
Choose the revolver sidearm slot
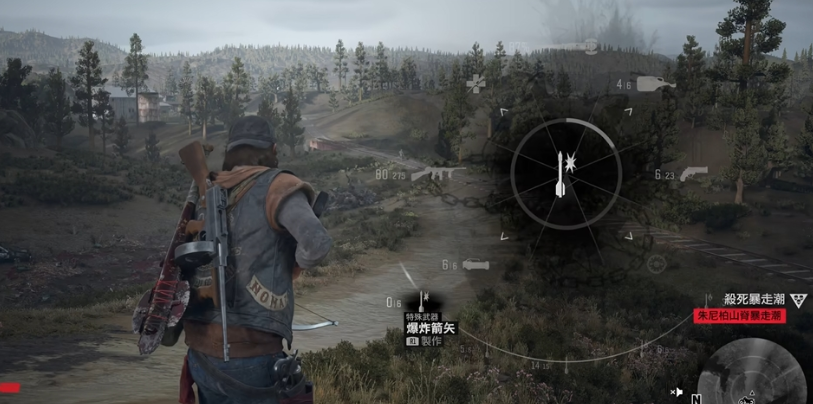click(694, 174)
